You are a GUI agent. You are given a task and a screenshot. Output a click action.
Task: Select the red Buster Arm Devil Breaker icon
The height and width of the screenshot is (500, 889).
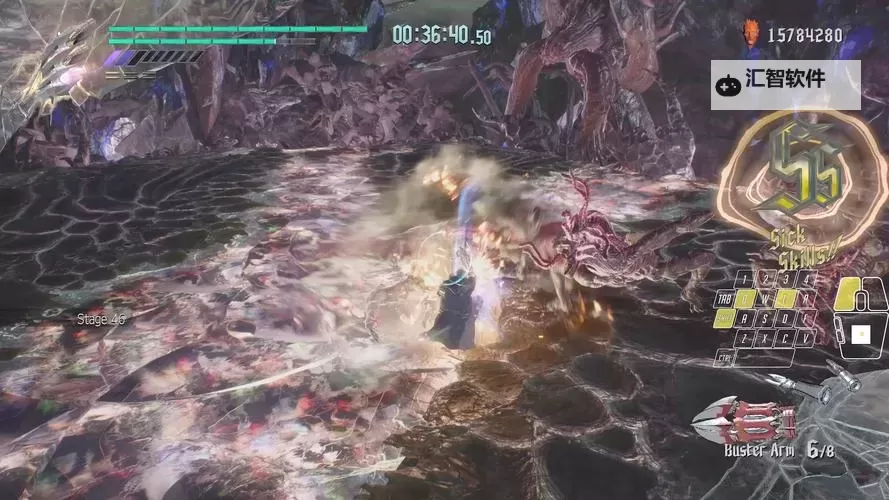click(x=747, y=418)
